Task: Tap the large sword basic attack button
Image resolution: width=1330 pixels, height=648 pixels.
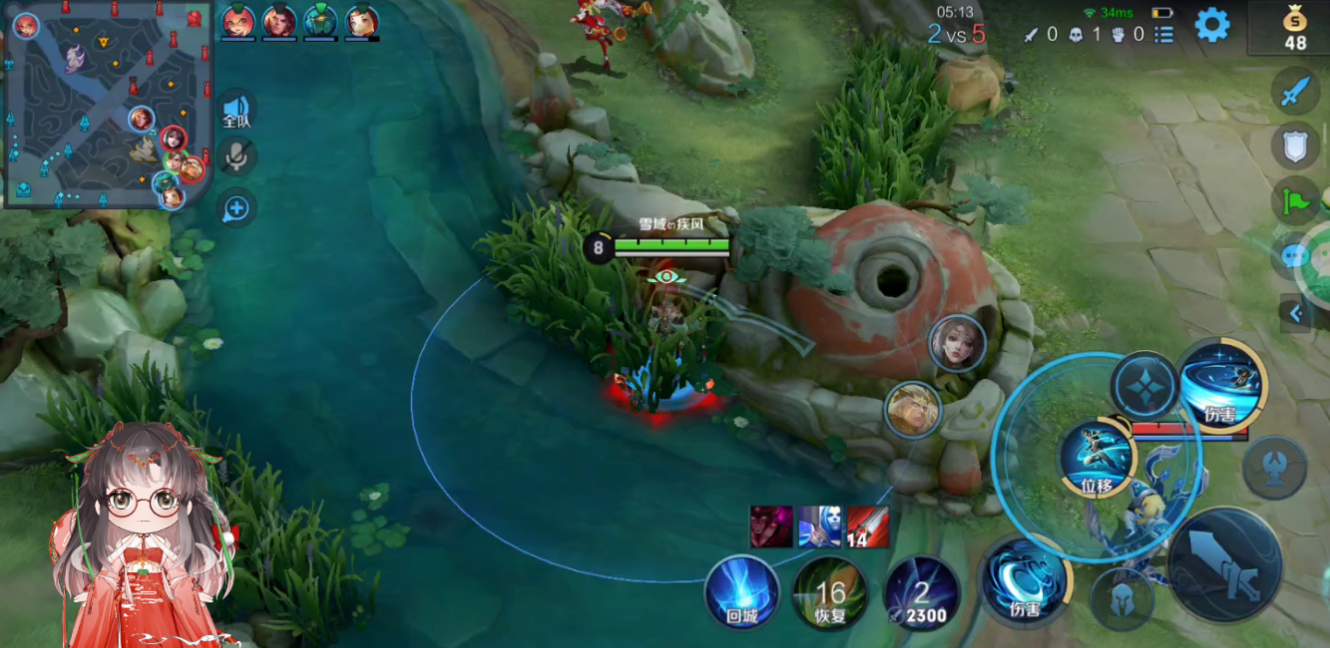Action: [x=1224, y=564]
